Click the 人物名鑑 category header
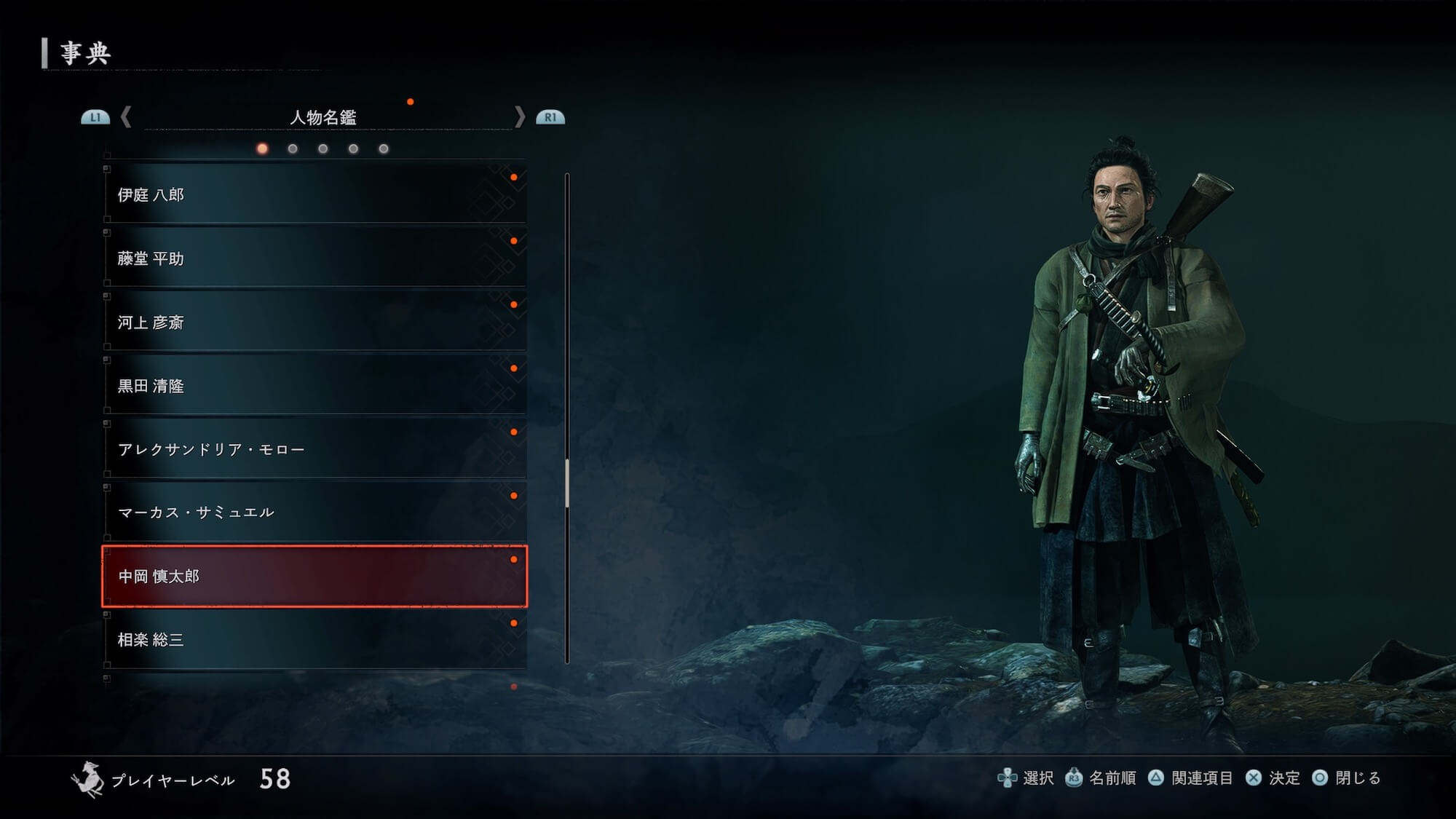Screen dimensions: 1456x819 point(323,117)
